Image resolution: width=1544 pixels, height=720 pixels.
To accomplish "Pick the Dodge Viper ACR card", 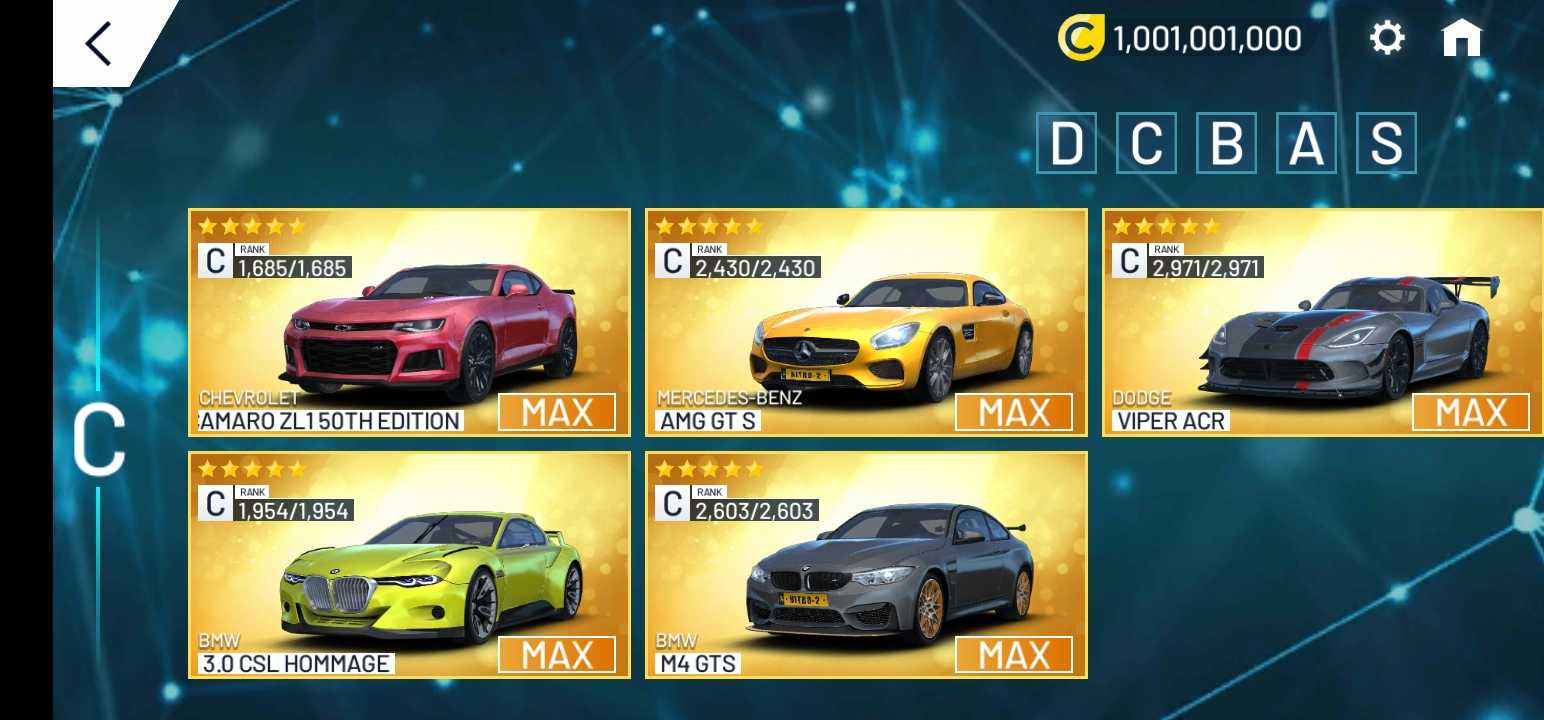I will (x=1322, y=322).
